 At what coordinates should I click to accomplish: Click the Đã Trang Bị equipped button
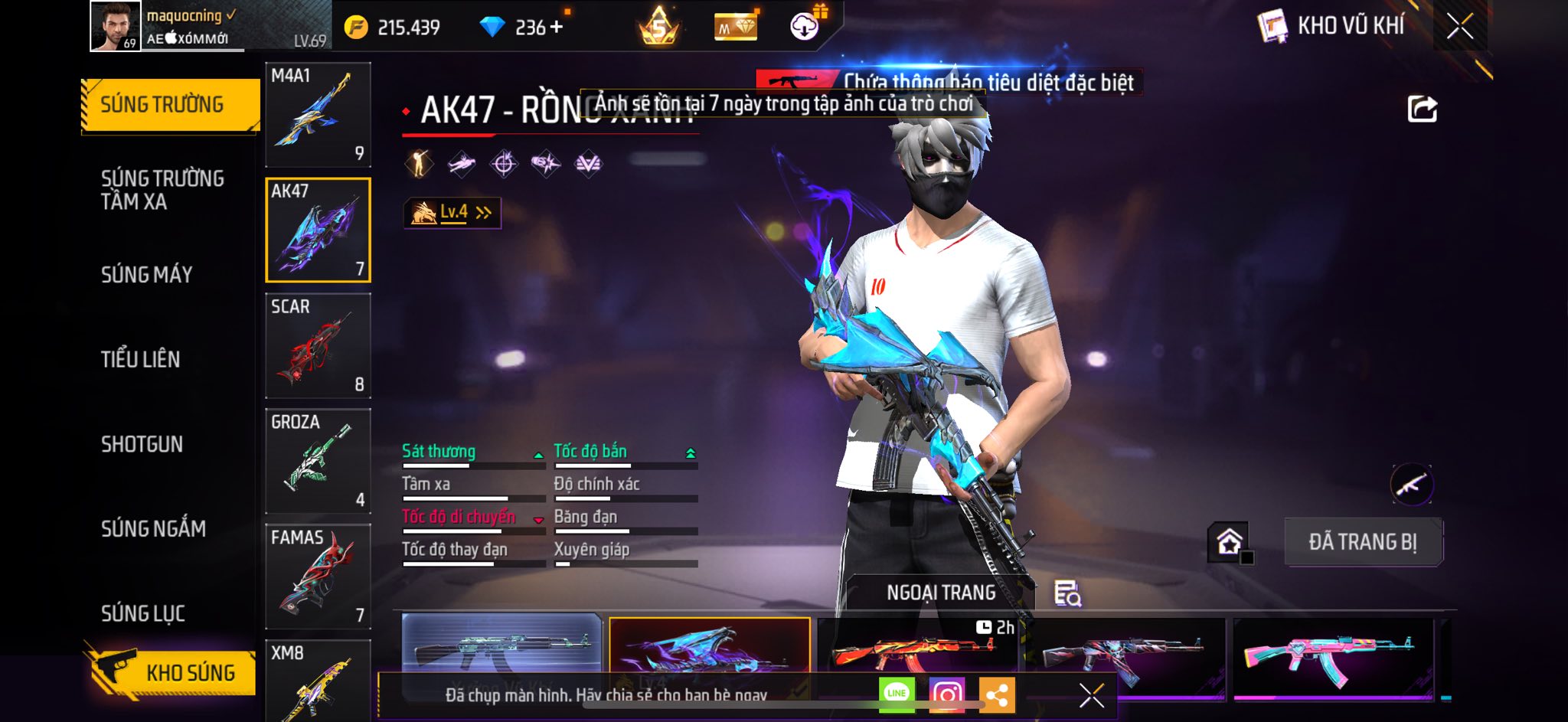1363,542
